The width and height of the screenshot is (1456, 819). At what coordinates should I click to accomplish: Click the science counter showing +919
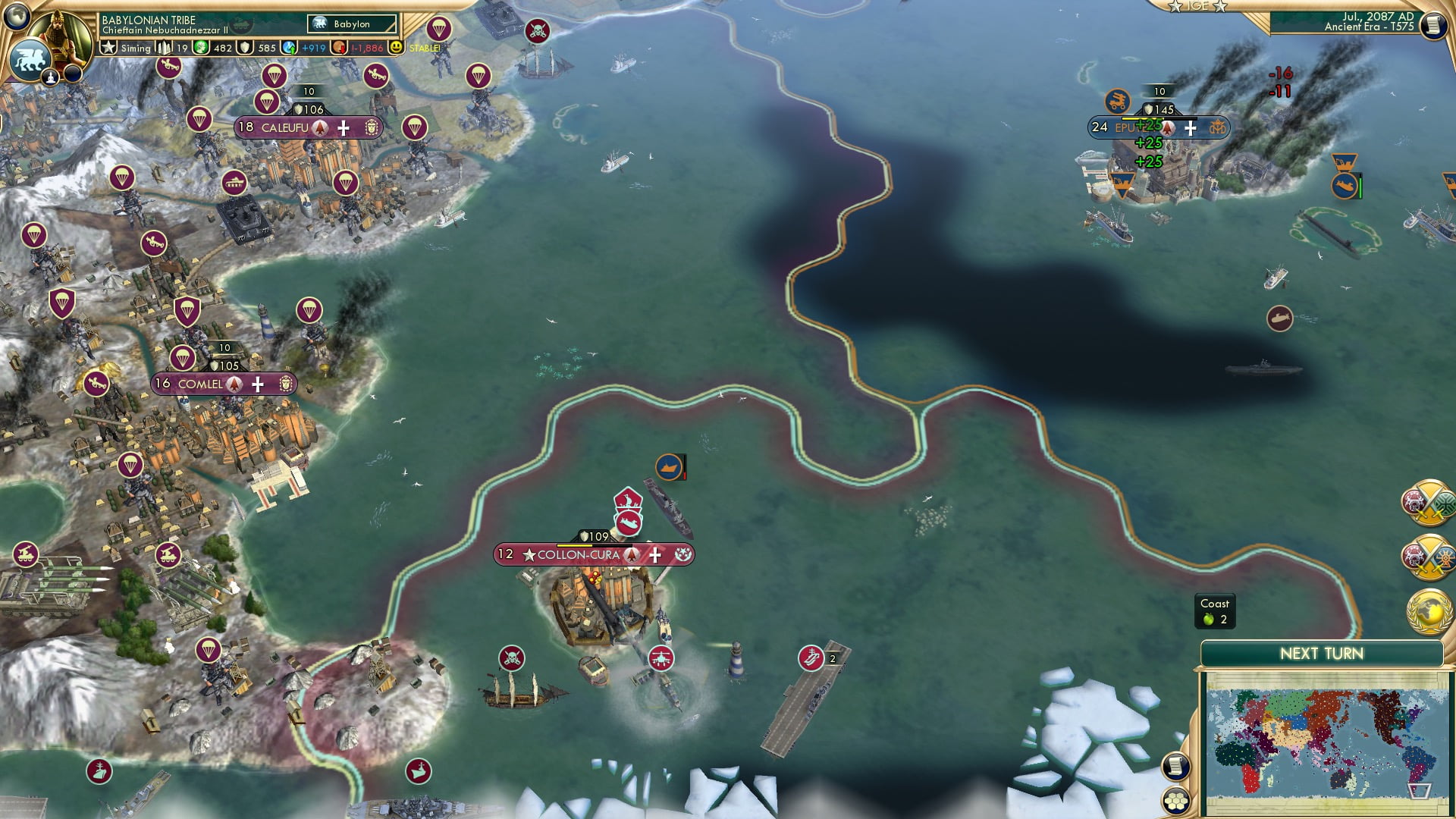313,48
